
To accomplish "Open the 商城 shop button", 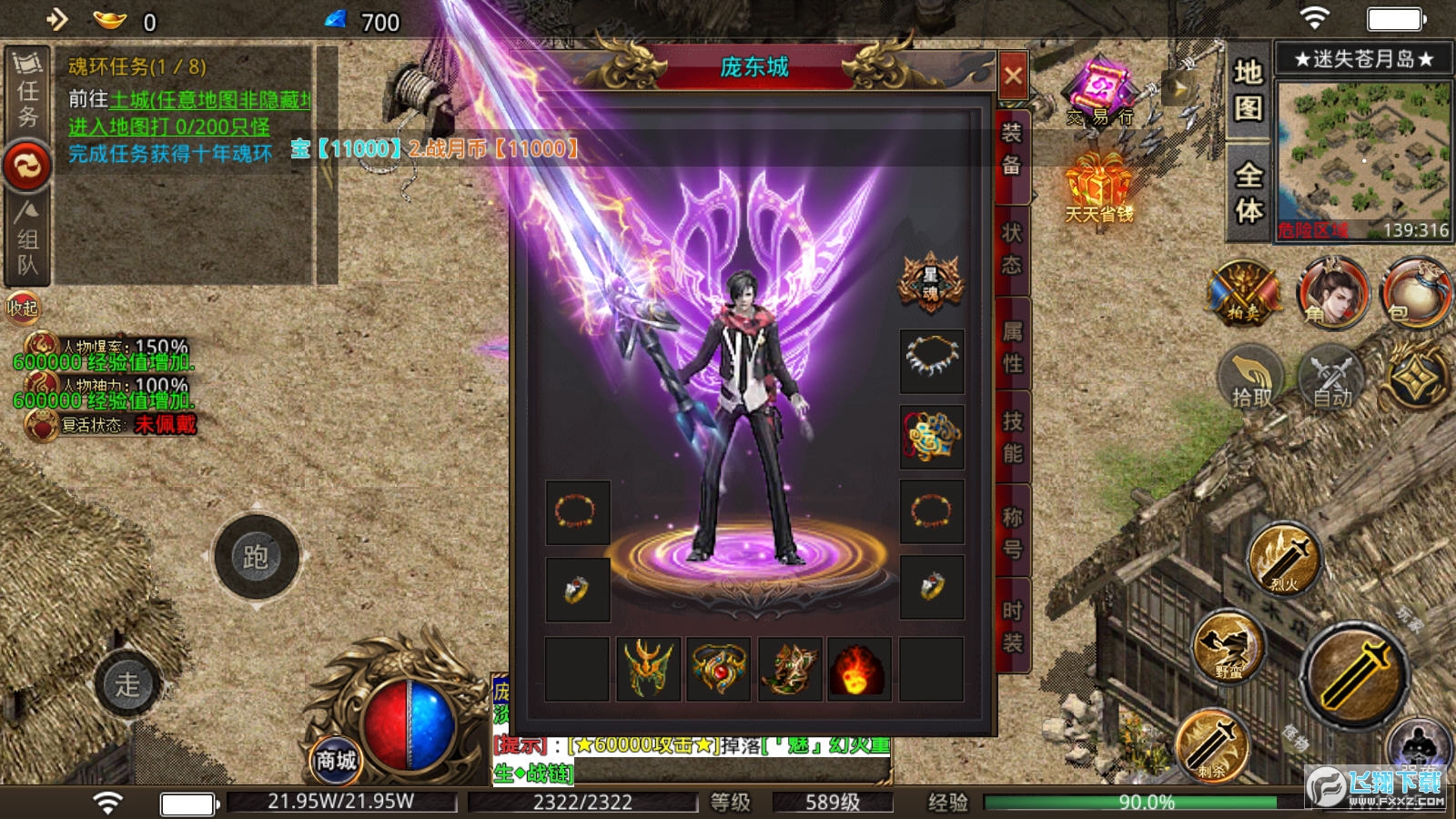I will pyautogui.click(x=336, y=760).
